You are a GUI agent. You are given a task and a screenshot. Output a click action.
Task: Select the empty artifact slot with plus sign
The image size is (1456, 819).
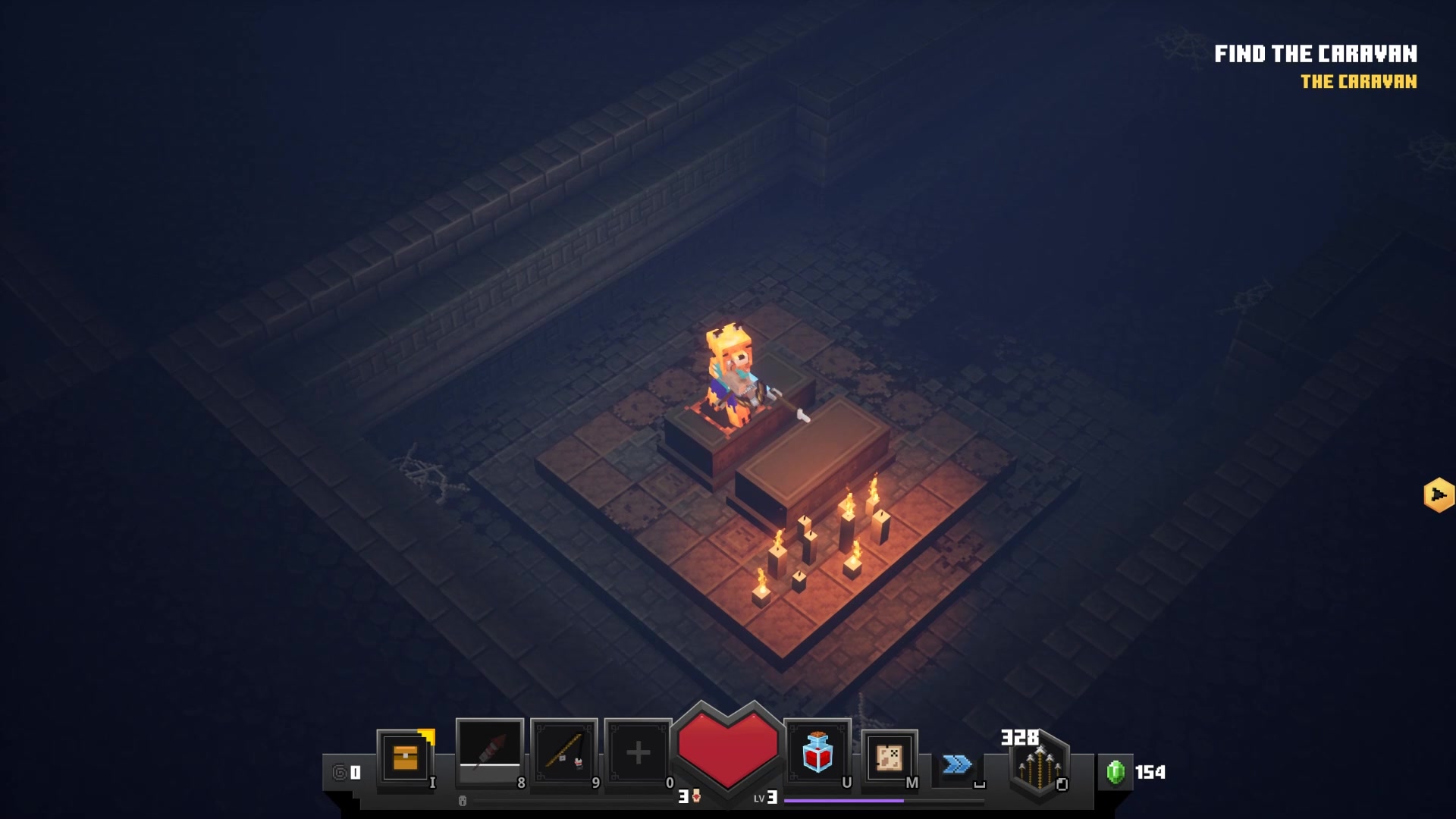[638, 752]
